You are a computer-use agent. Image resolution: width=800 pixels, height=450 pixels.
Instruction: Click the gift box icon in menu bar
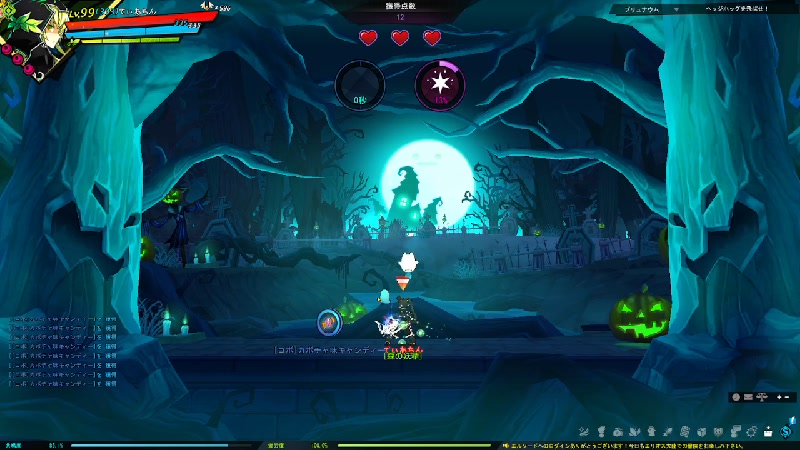pyautogui.click(x=769, y=431)
